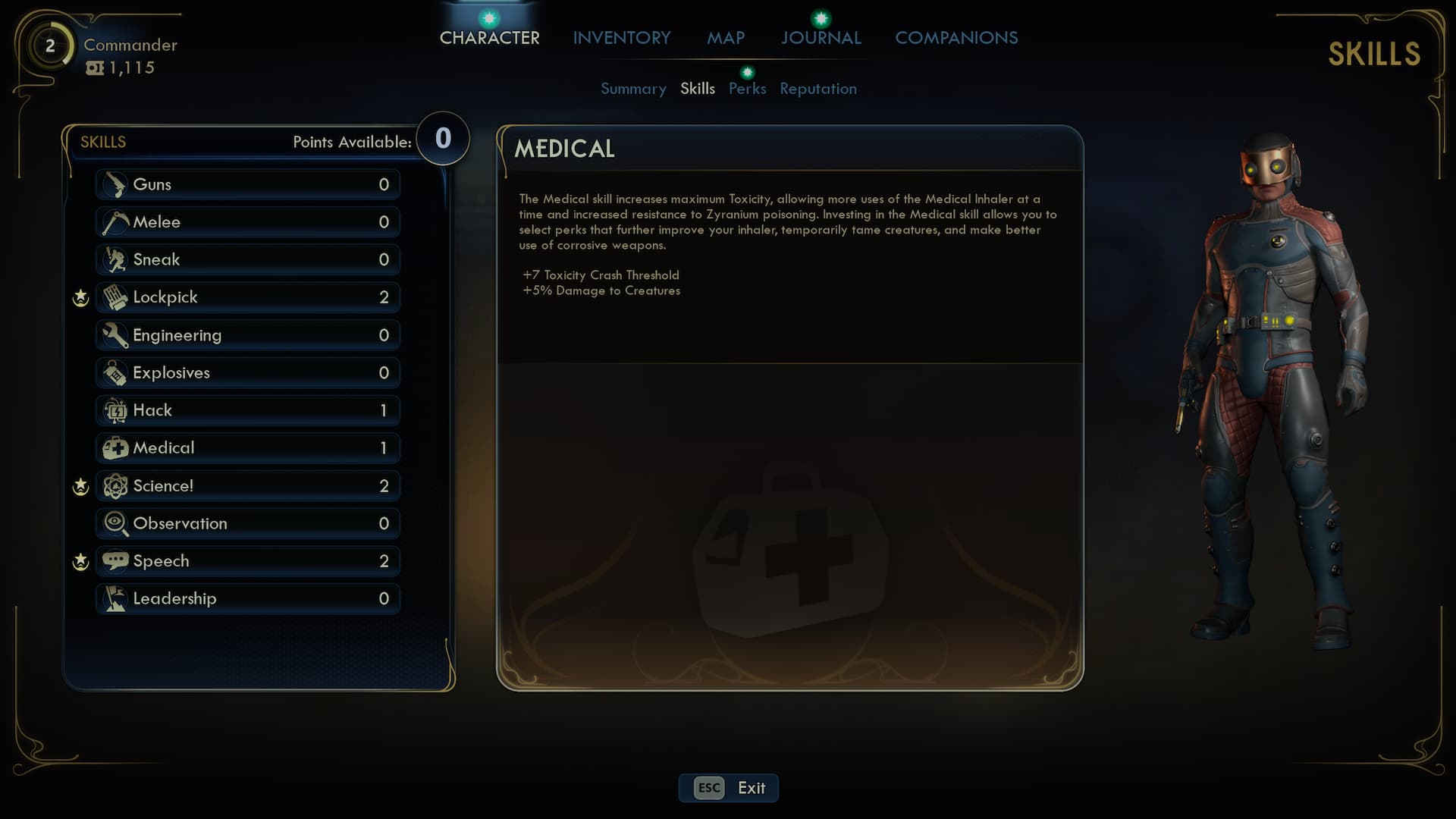Screen dimensions: 1456x819
Task: Open the Journal tab
Action: 821,38
